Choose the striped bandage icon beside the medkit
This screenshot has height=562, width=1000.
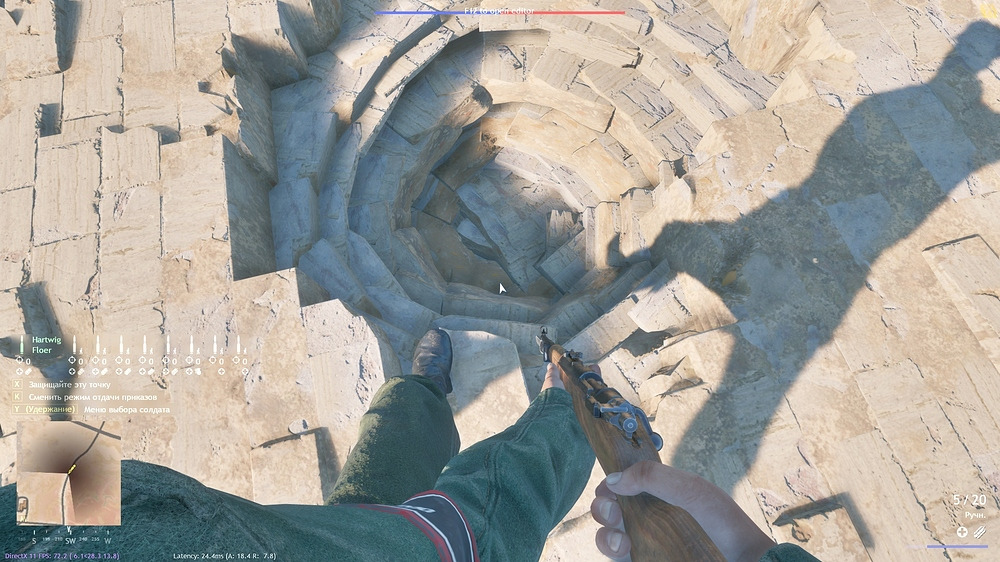pos(979,532)
